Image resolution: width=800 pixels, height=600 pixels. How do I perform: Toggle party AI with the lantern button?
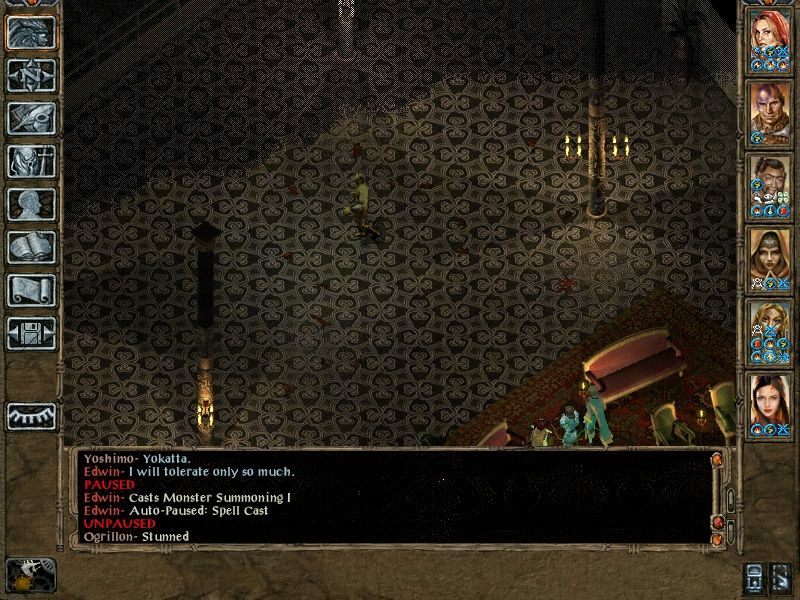pyautogui.click(x=755, y=578)
